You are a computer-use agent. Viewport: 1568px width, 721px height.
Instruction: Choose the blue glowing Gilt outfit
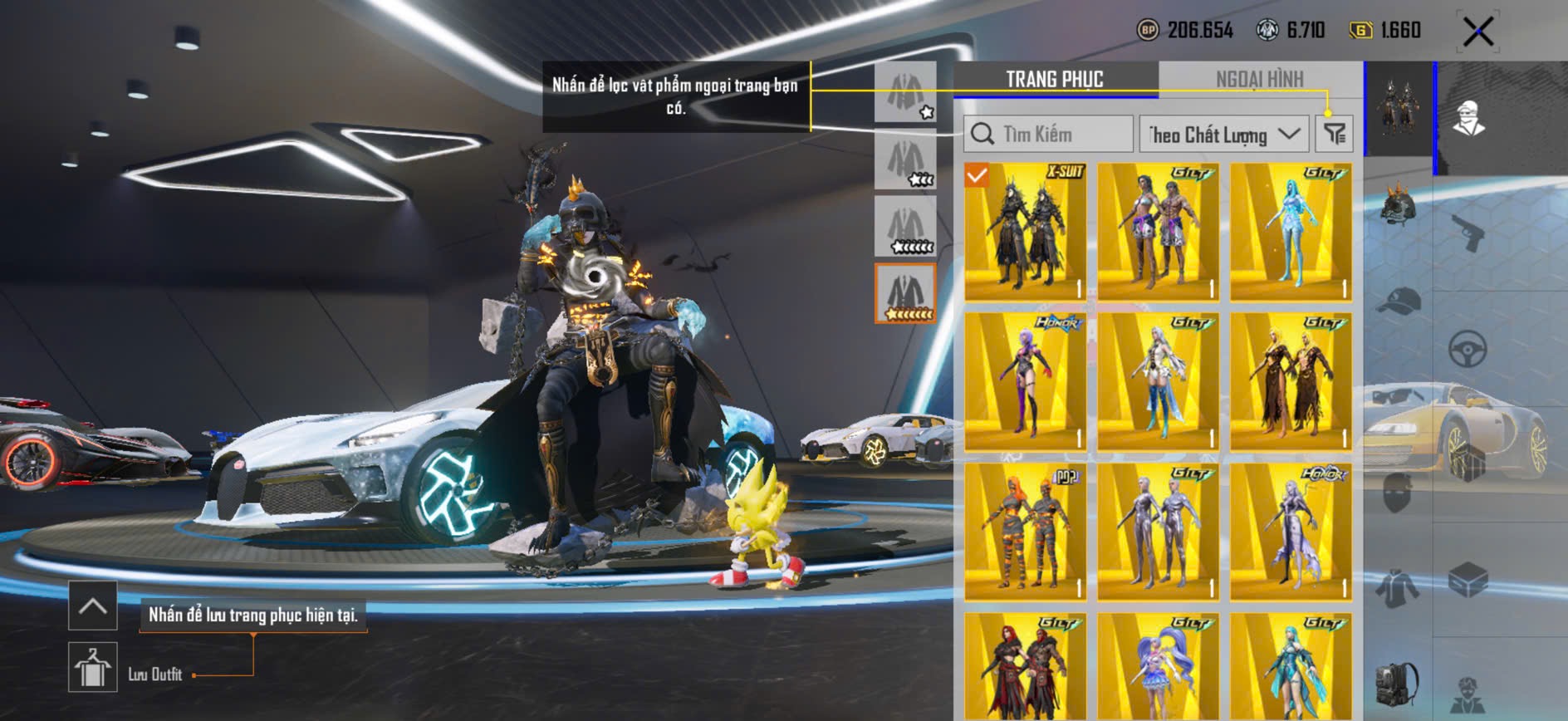tap(1291, 231)
